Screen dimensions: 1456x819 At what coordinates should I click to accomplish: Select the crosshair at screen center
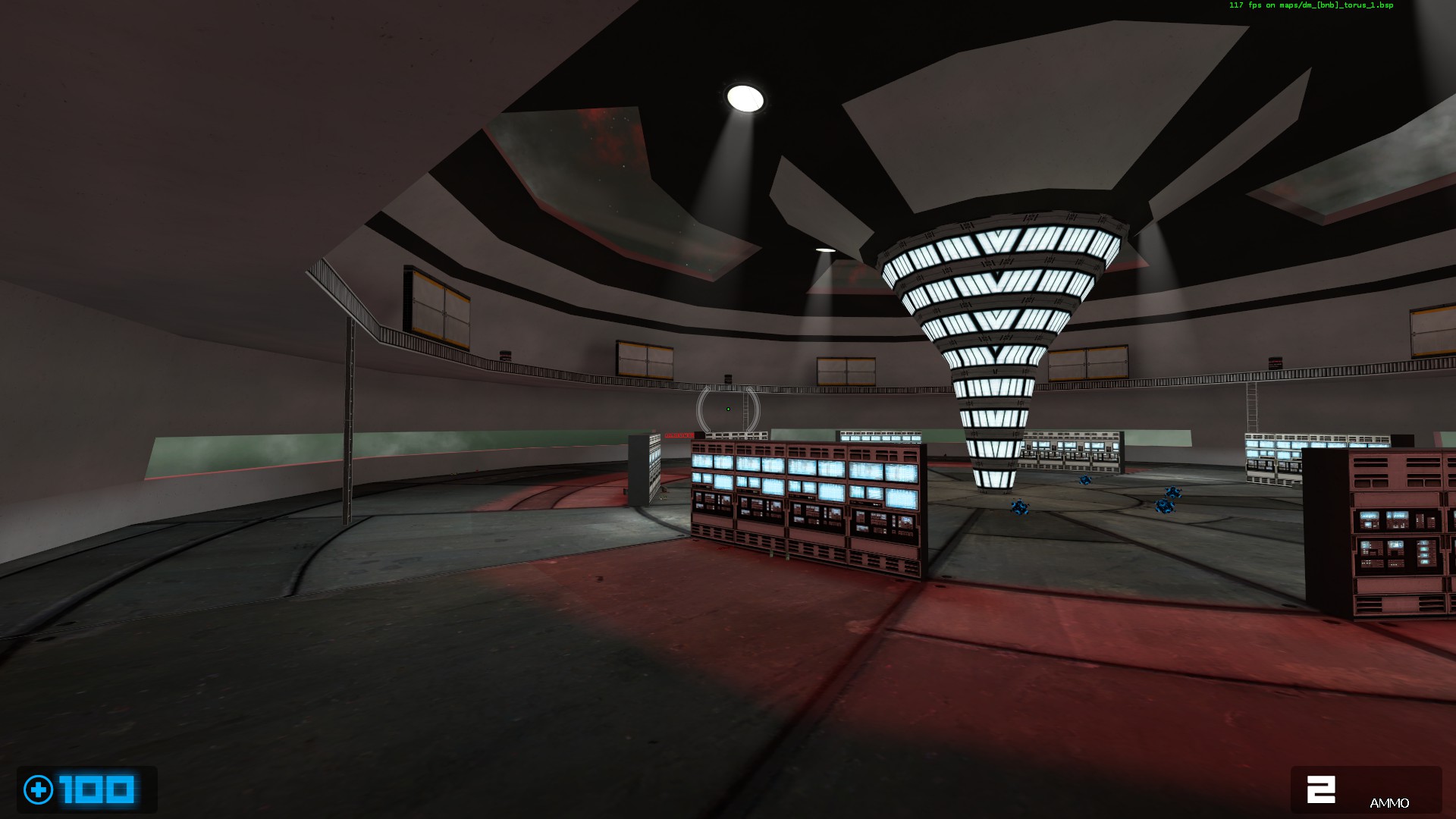[x=728, y=409]
